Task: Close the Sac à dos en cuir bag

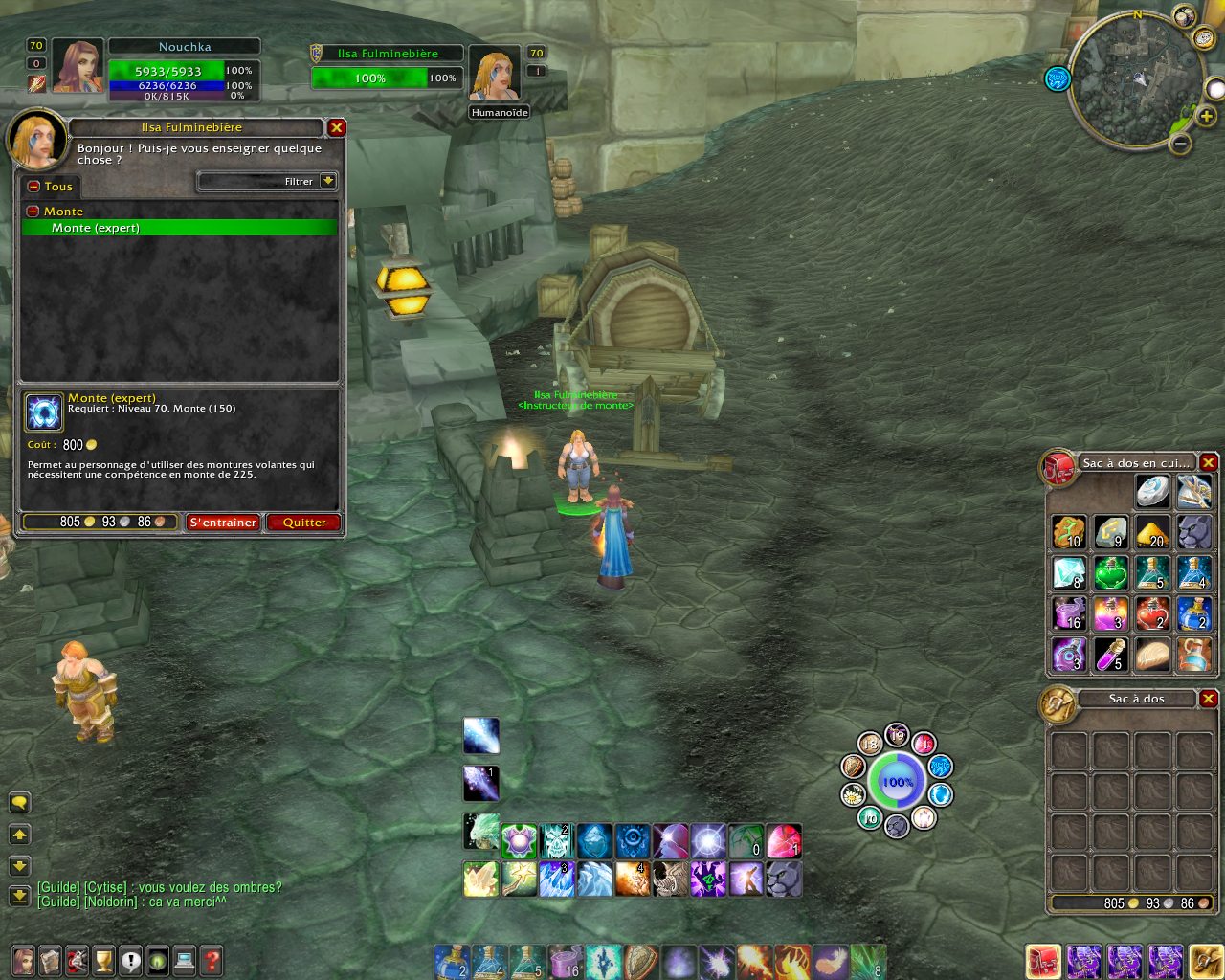Action: point(1209,463)
